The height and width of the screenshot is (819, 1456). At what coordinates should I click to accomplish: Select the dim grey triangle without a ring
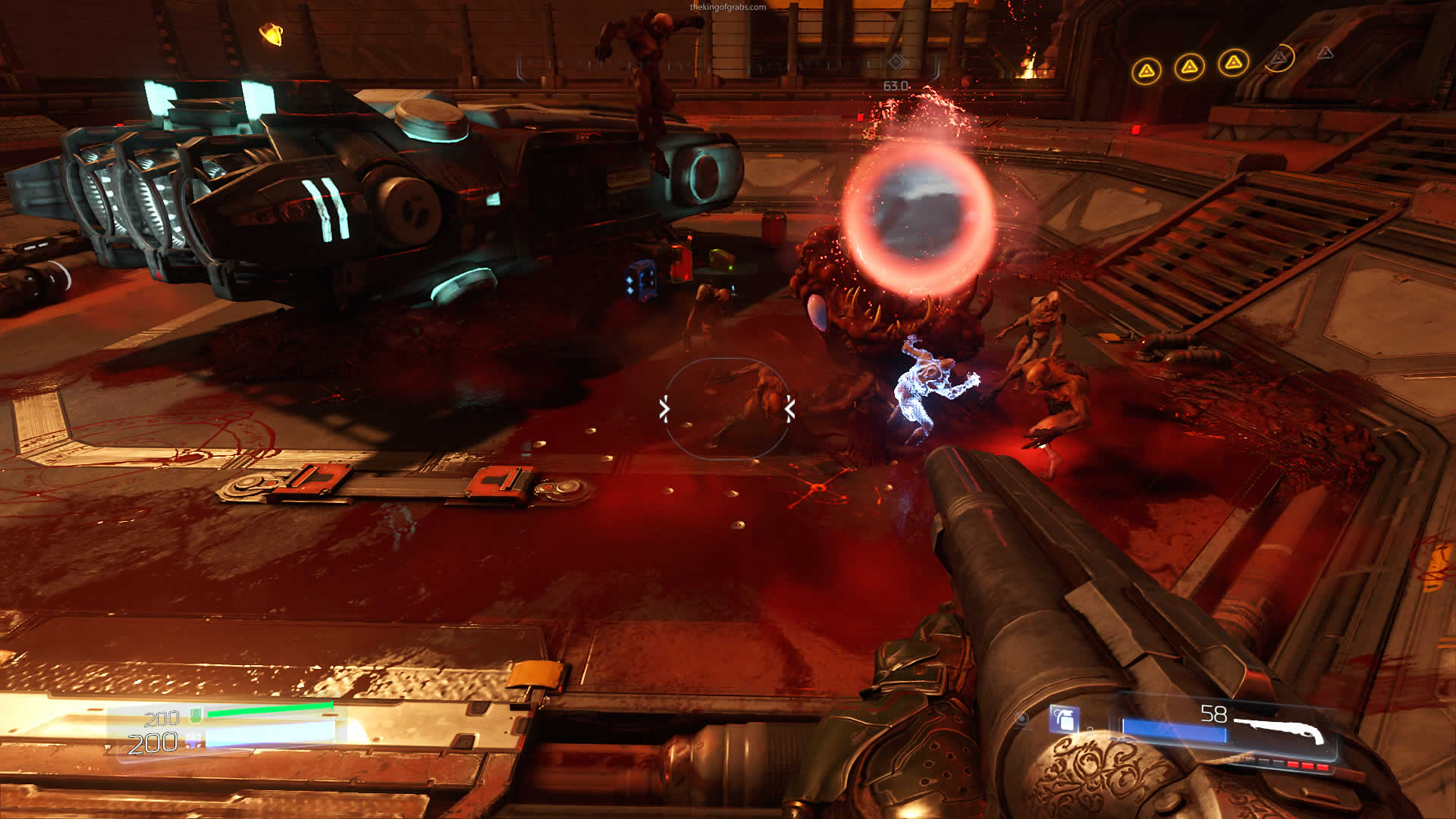tap(1325, 53)
